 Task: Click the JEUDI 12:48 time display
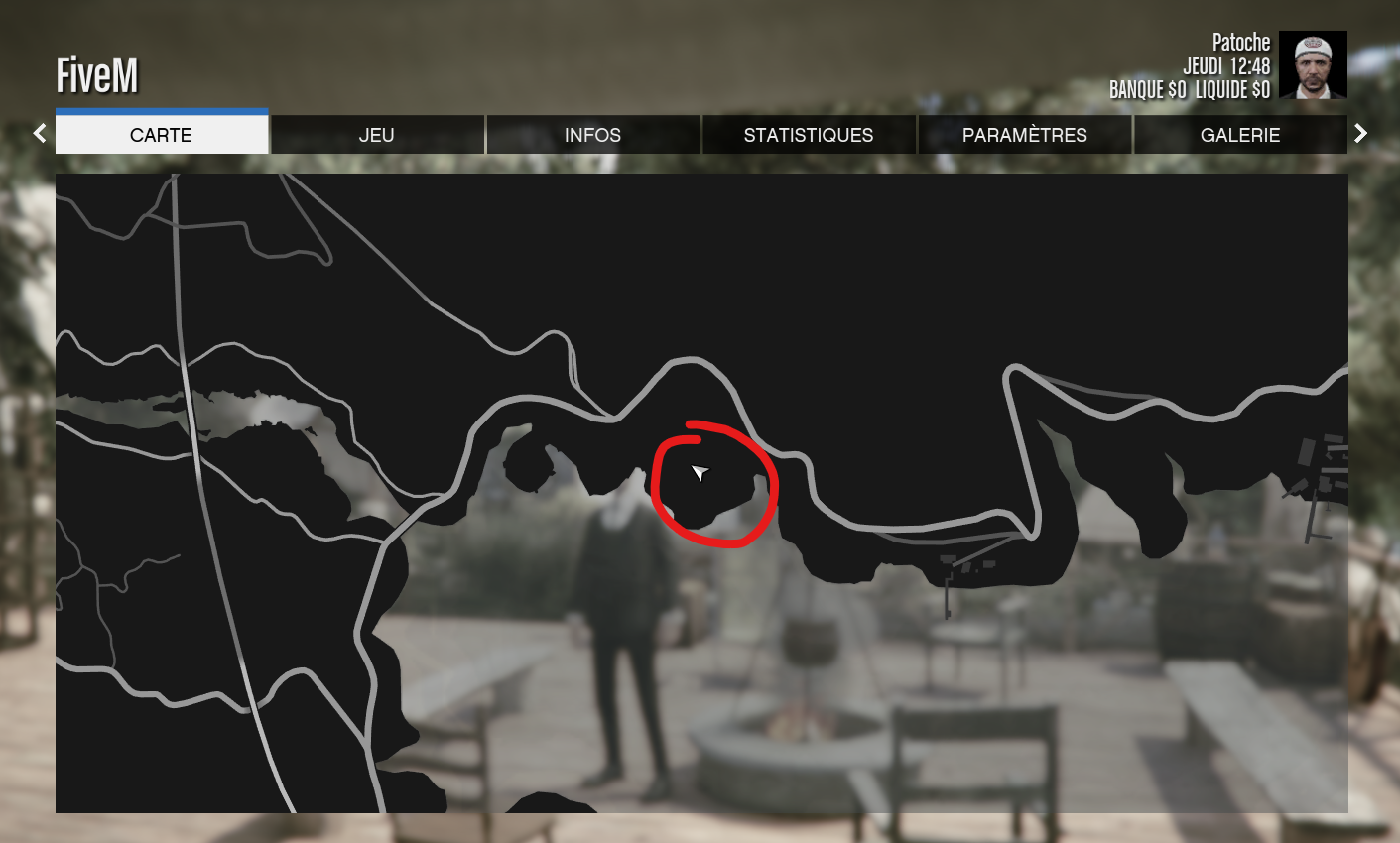click(x=1227, y=65)
